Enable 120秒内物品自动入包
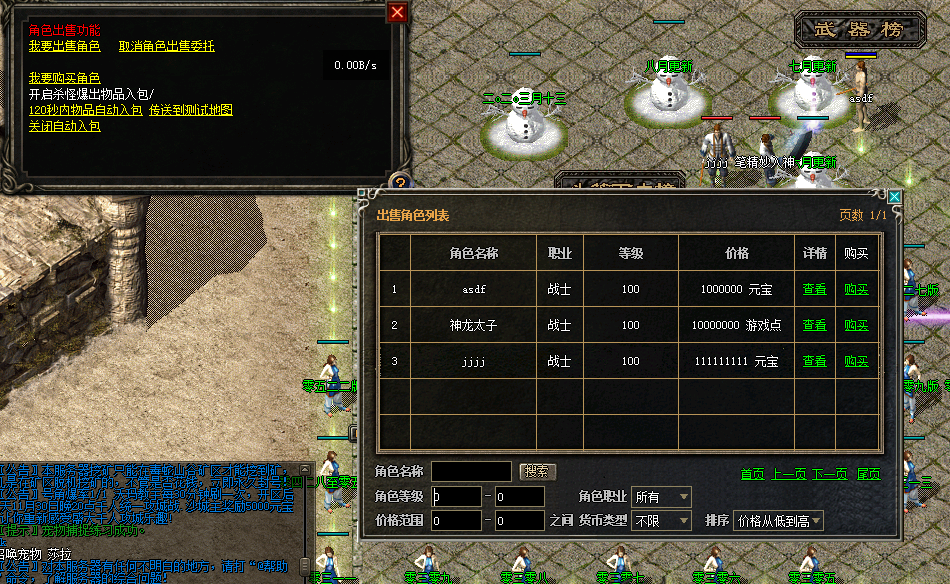Viewport: 950px width, 584px height. click(x=85, y=110)
